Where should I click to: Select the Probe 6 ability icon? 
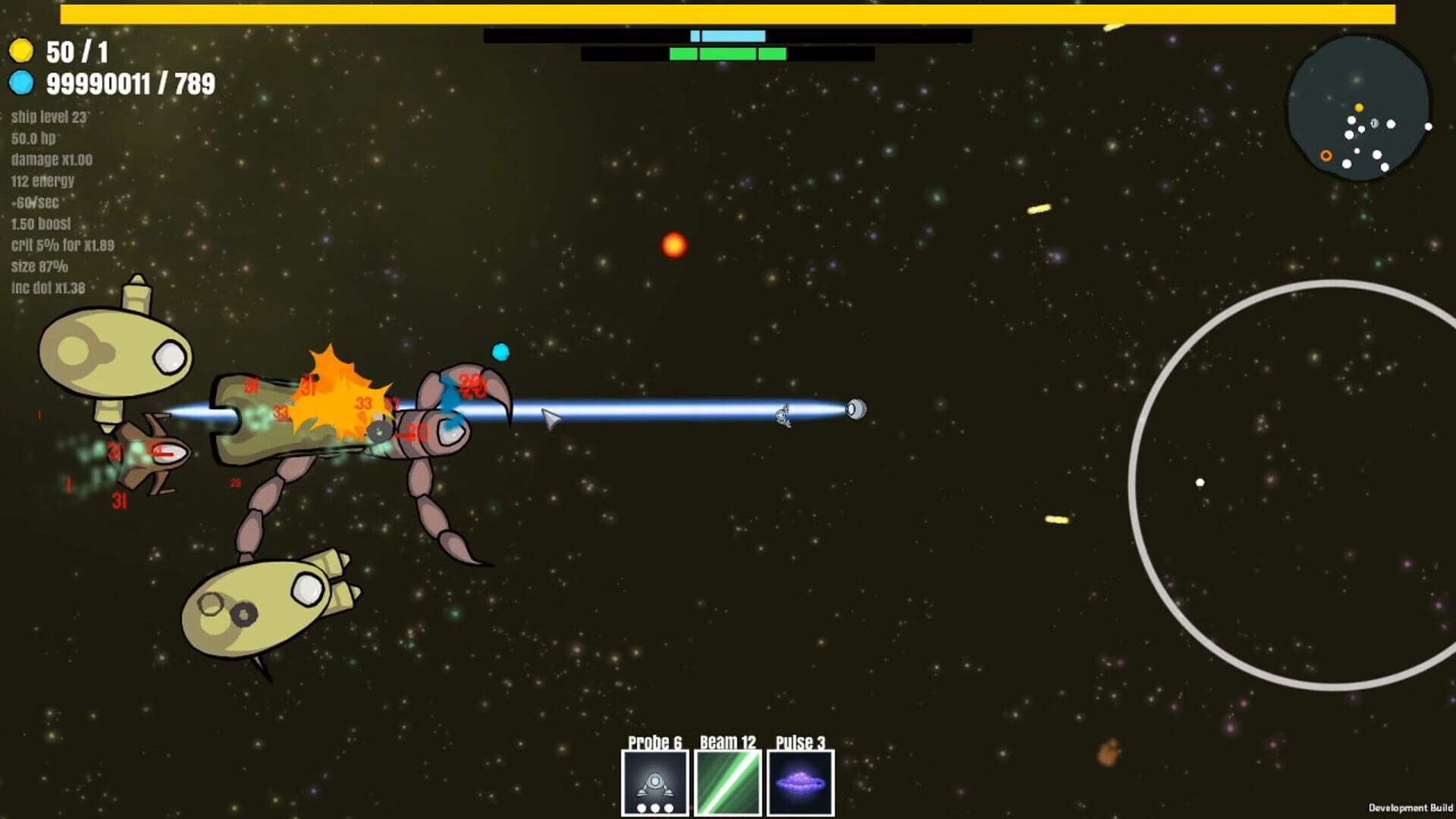[655, 783]
